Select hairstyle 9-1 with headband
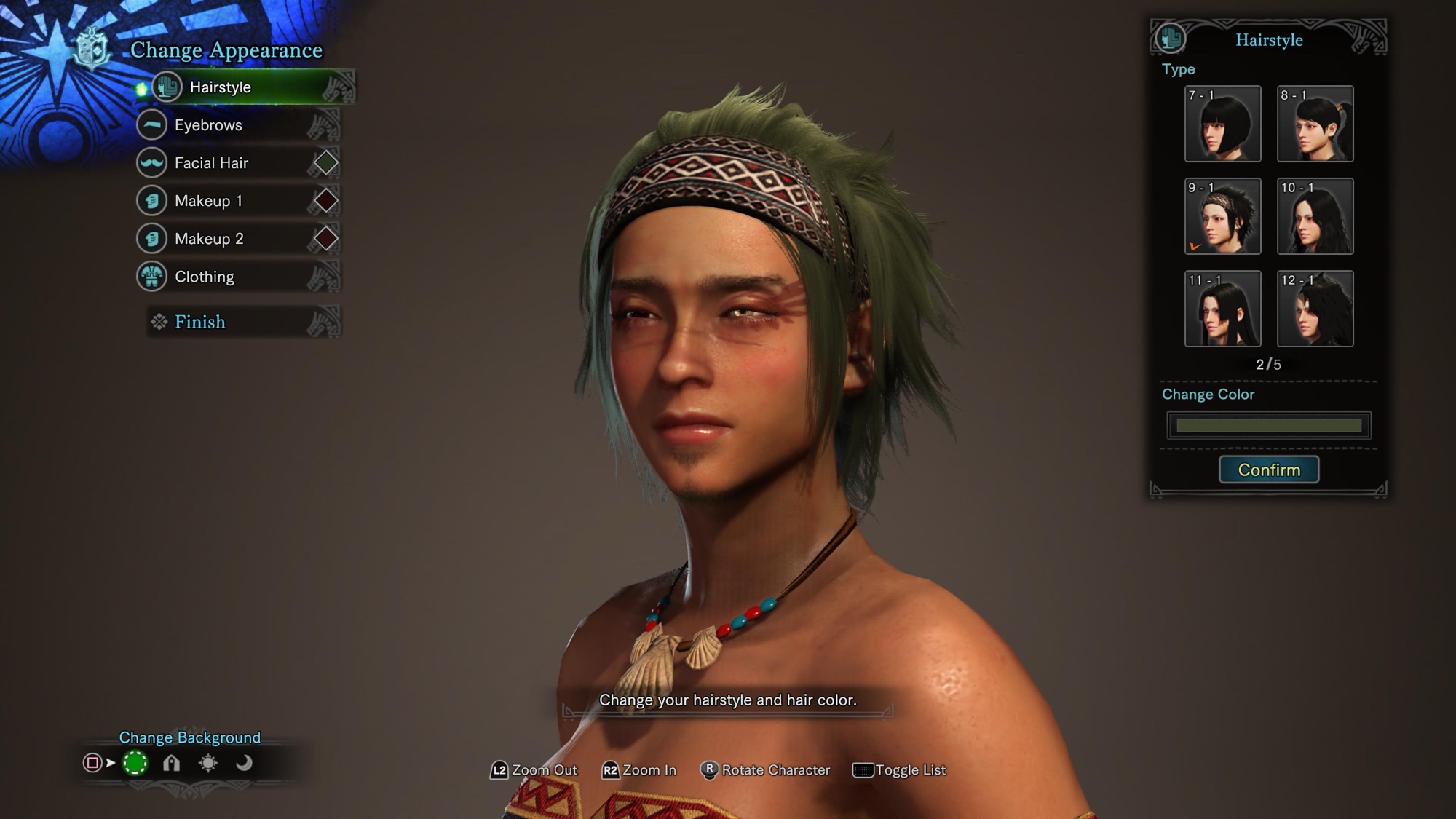The height and width of the screenshot is (819, 1456). pos(1222,216)
